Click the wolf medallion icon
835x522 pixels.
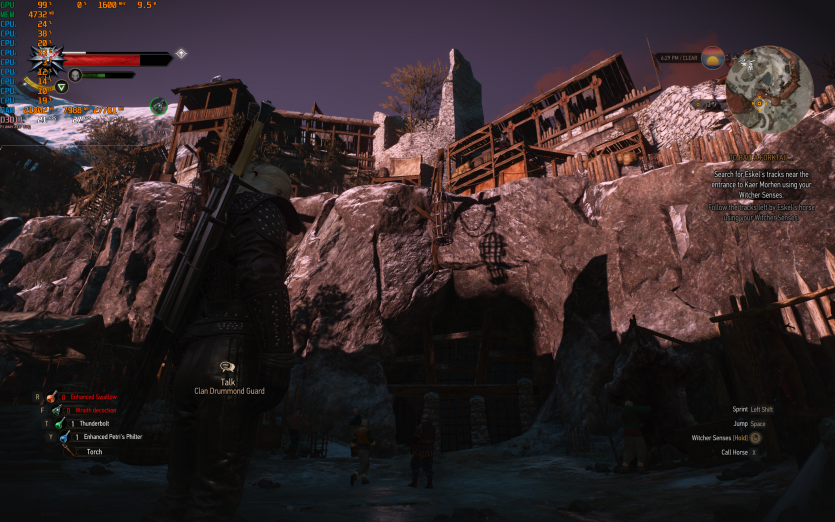click(x=47, y=59)
